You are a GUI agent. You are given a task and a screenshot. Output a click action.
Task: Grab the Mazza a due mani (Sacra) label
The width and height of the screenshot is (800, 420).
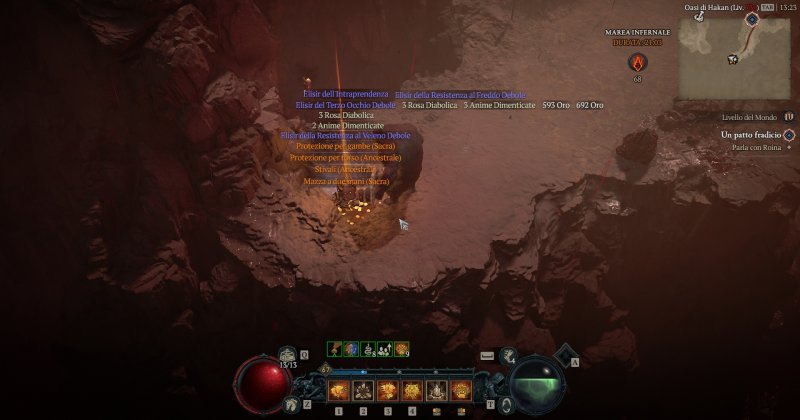tap(345, 182)
